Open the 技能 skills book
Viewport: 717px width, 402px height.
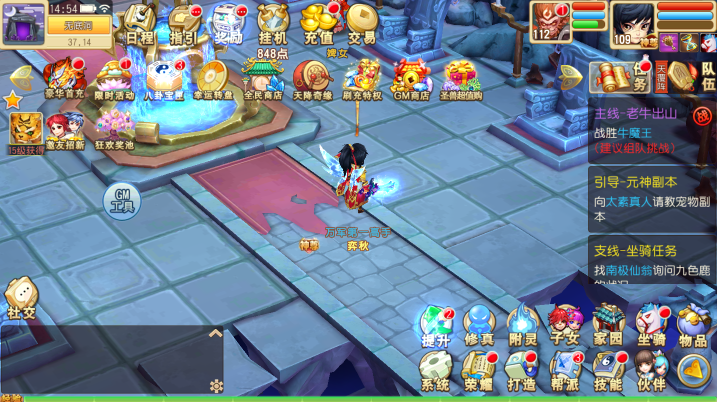click(x=607, y=371)
